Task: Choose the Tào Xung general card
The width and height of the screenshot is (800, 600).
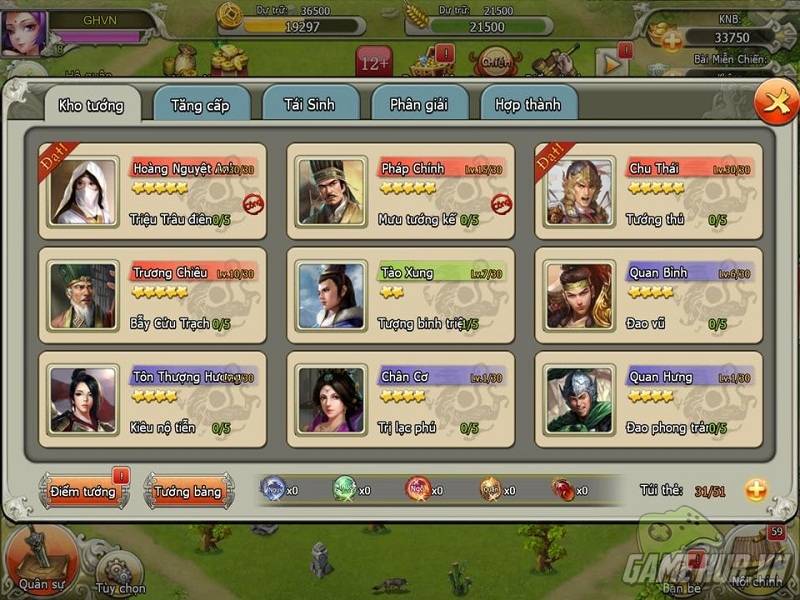Action: [x=401, y=295]
